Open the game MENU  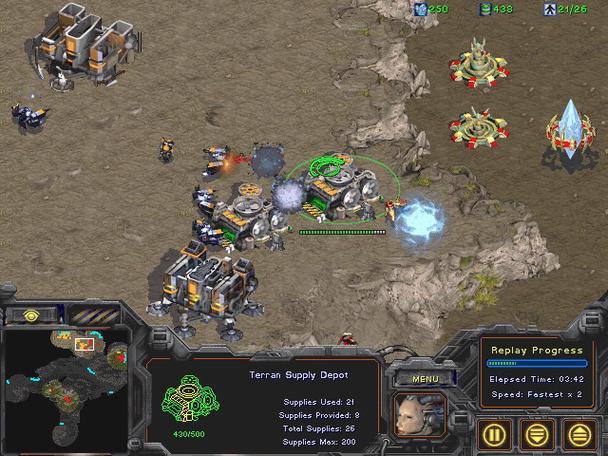point(426,379)
